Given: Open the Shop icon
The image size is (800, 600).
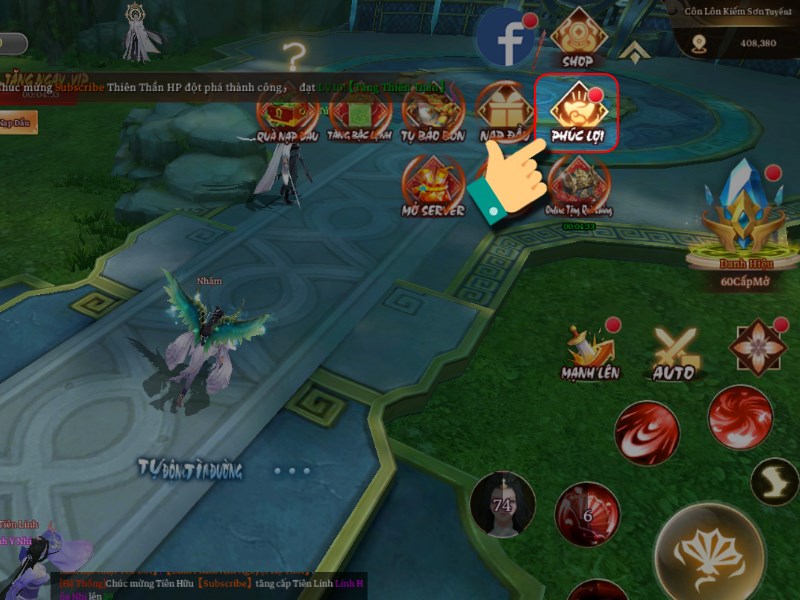Looking at the screenshot, I should point(577,38).
